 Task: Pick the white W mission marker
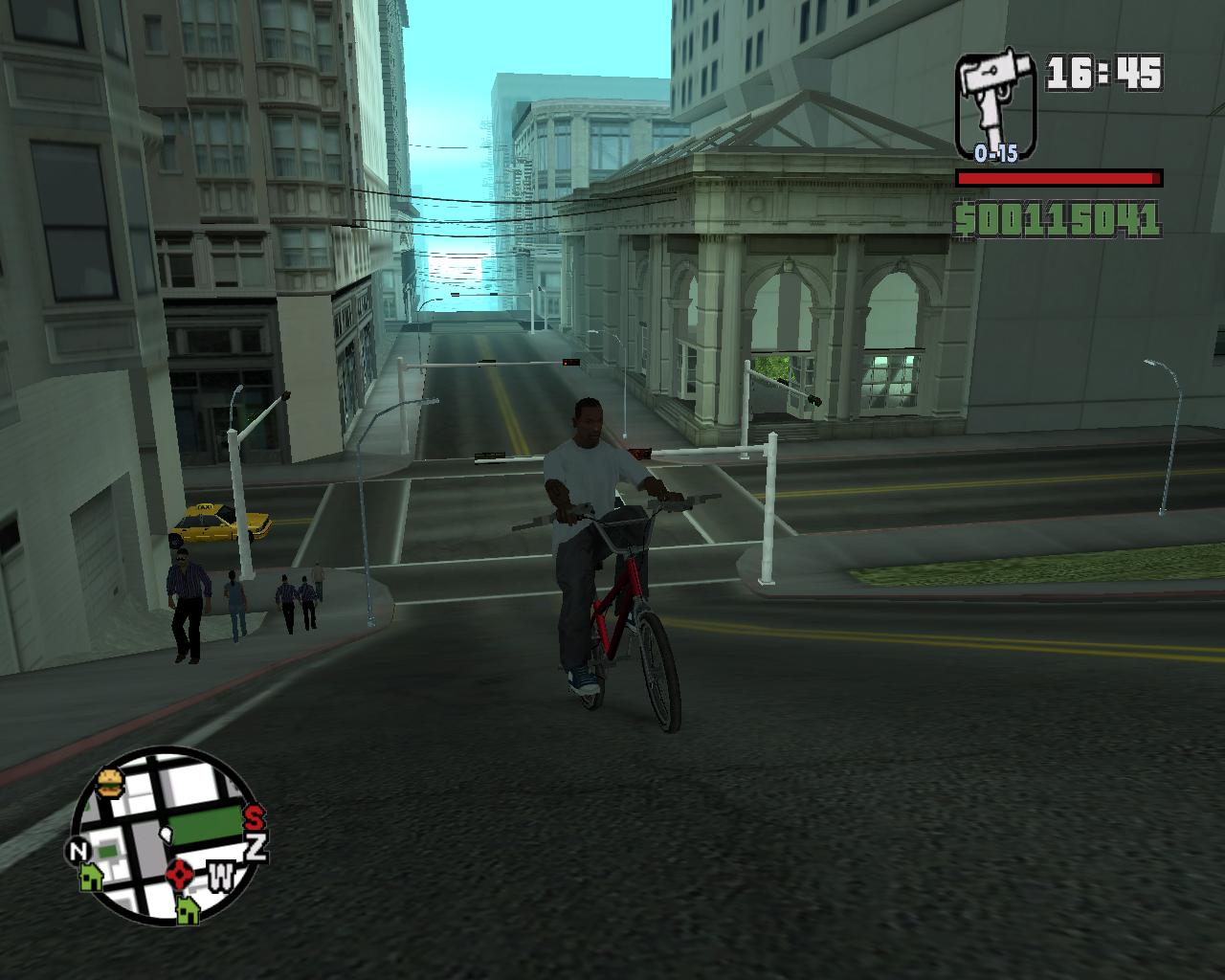pos(221,876)
